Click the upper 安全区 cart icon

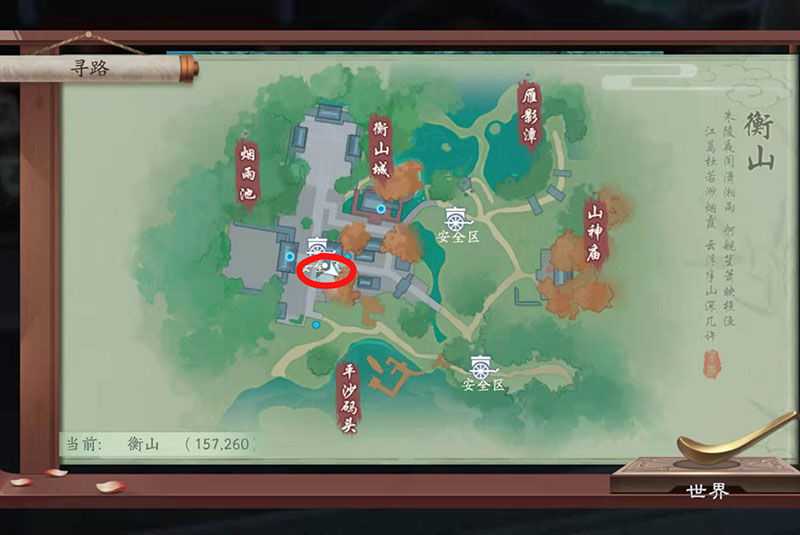[457, 218]
